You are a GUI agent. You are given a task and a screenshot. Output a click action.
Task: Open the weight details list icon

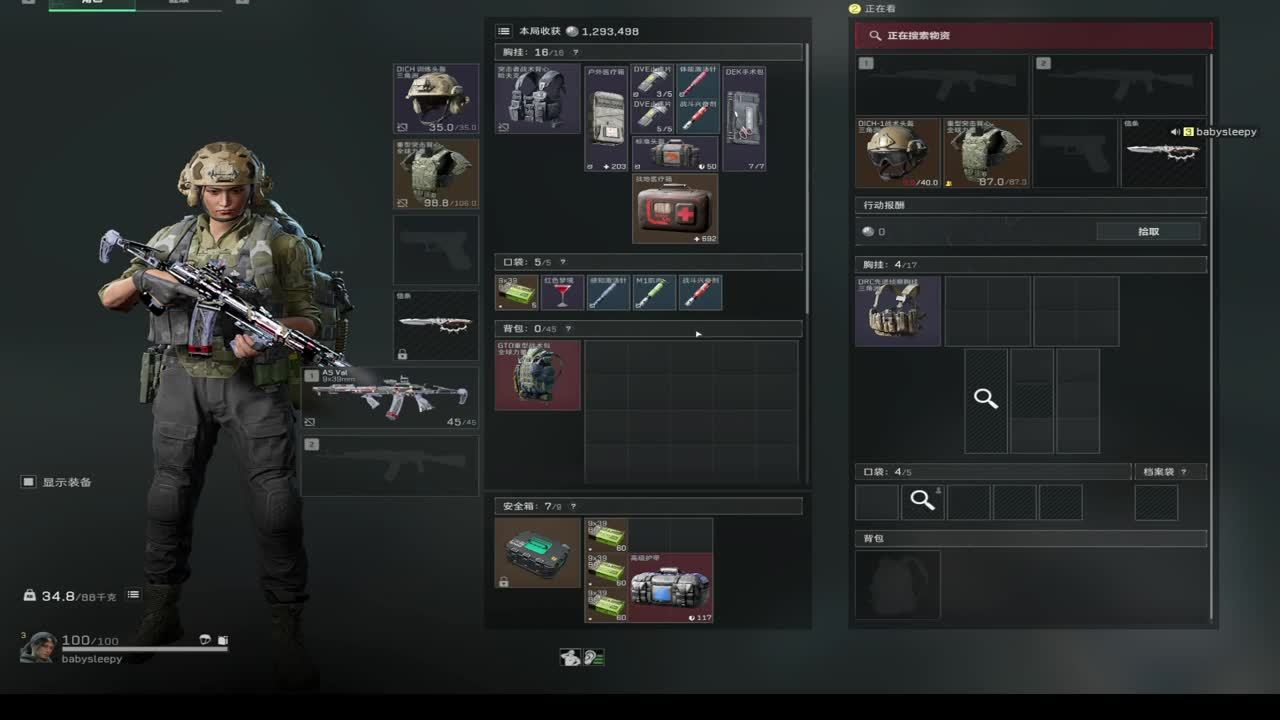coord(133,595)
